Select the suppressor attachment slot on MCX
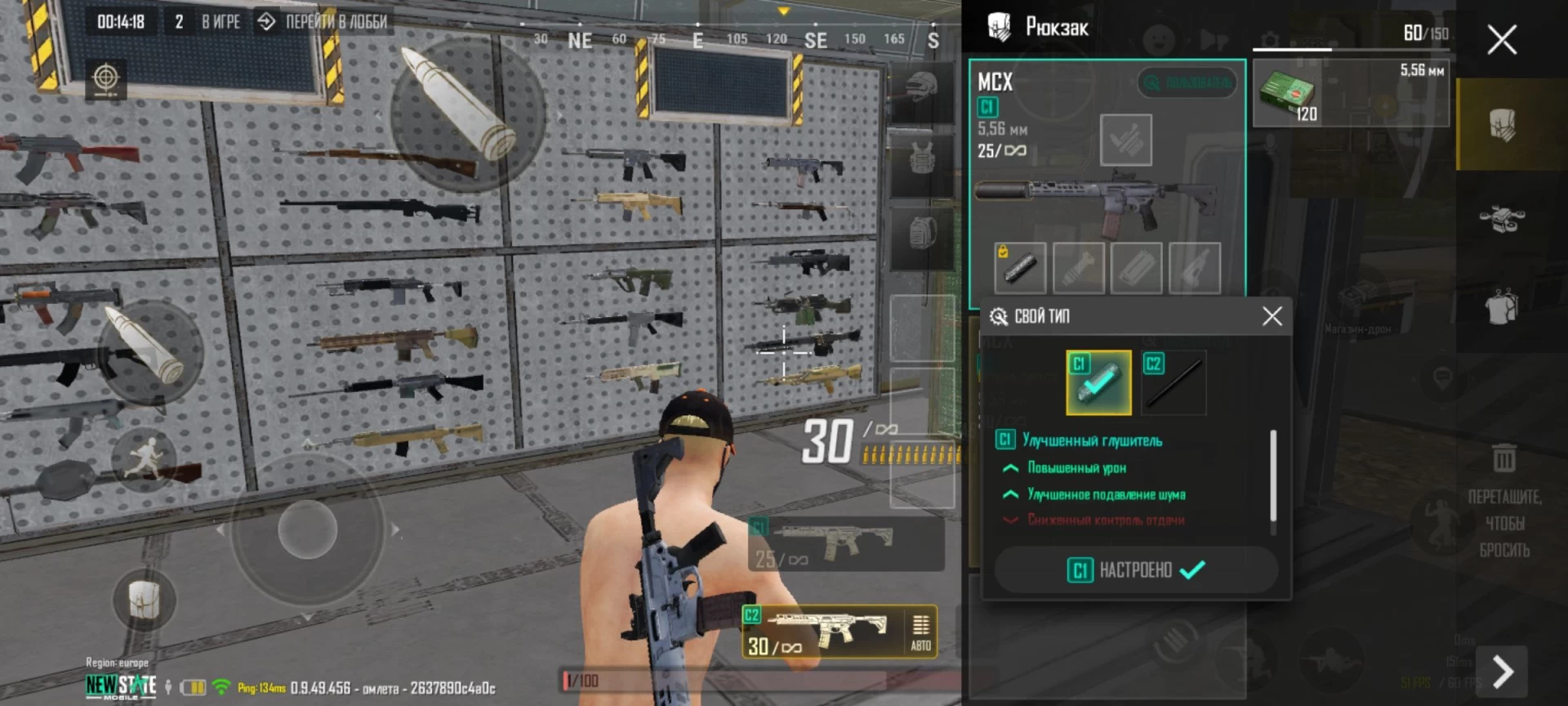Image resolution: width=1568 pixels, height=706 pixels. [x=1020, y=267]
